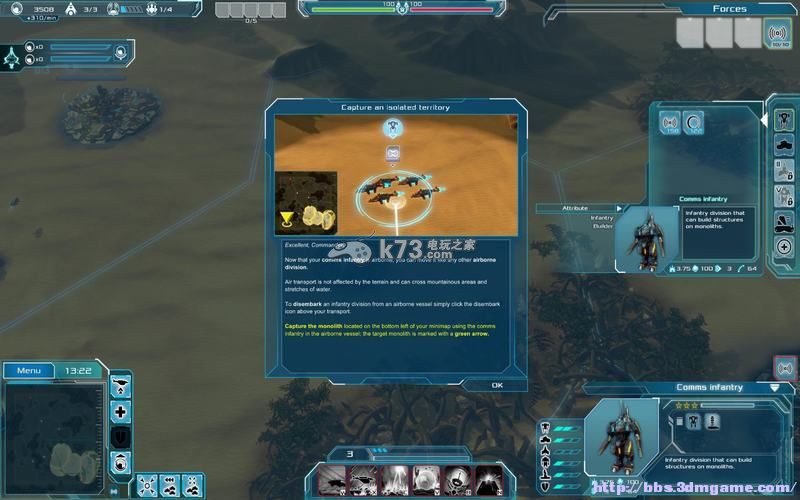Toggle the comms signal icon button

coord(785,368)
